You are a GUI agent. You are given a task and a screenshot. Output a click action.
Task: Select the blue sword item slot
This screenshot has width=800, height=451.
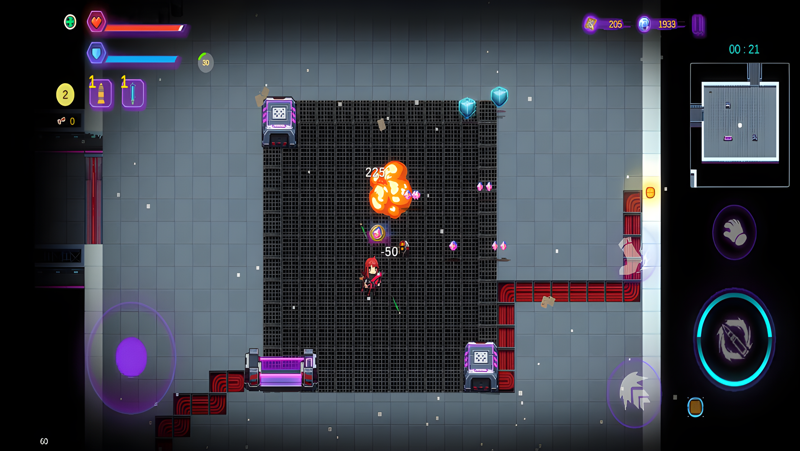132,94
